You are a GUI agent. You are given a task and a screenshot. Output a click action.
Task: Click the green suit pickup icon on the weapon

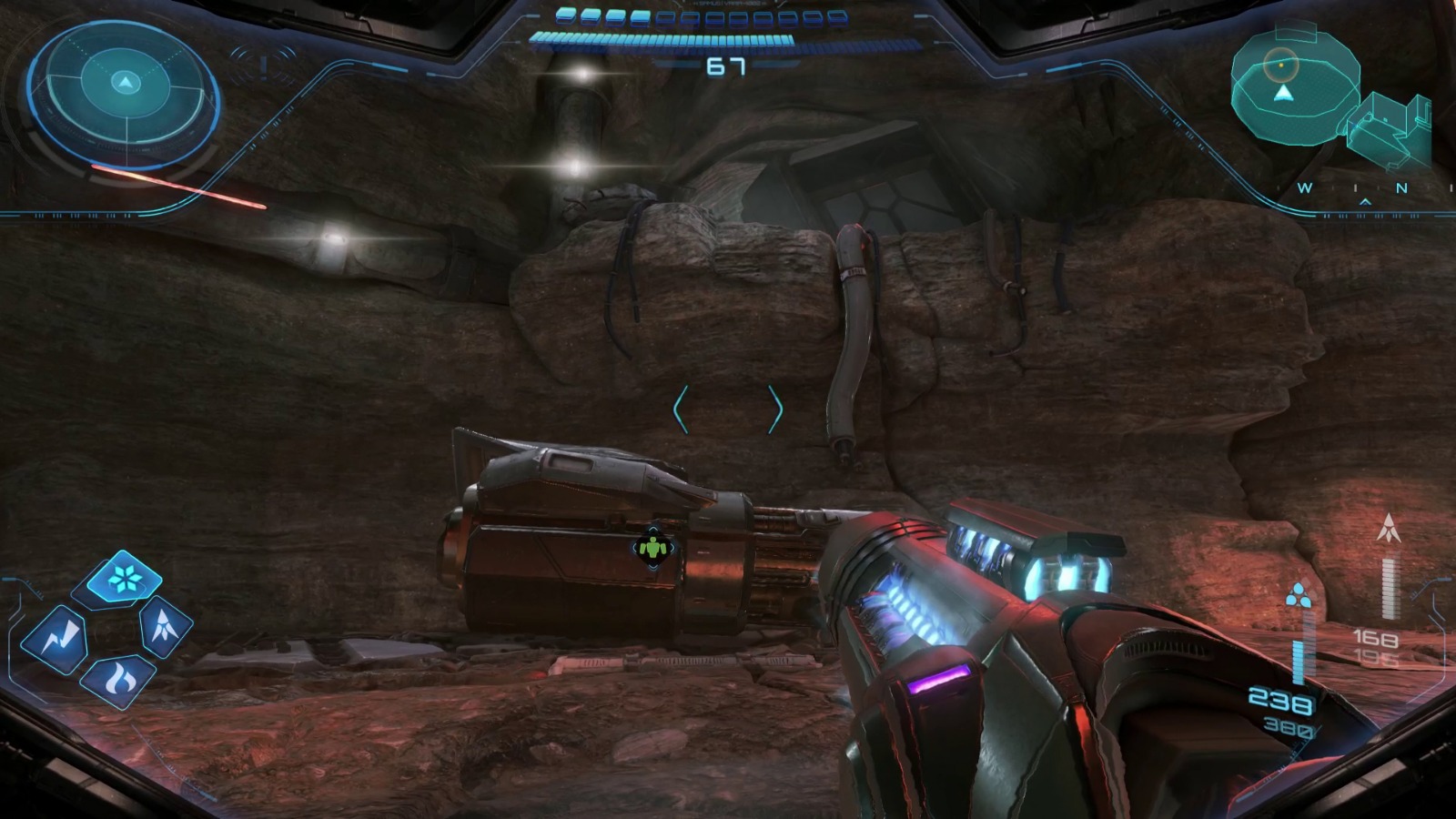(x=653, y=548)
